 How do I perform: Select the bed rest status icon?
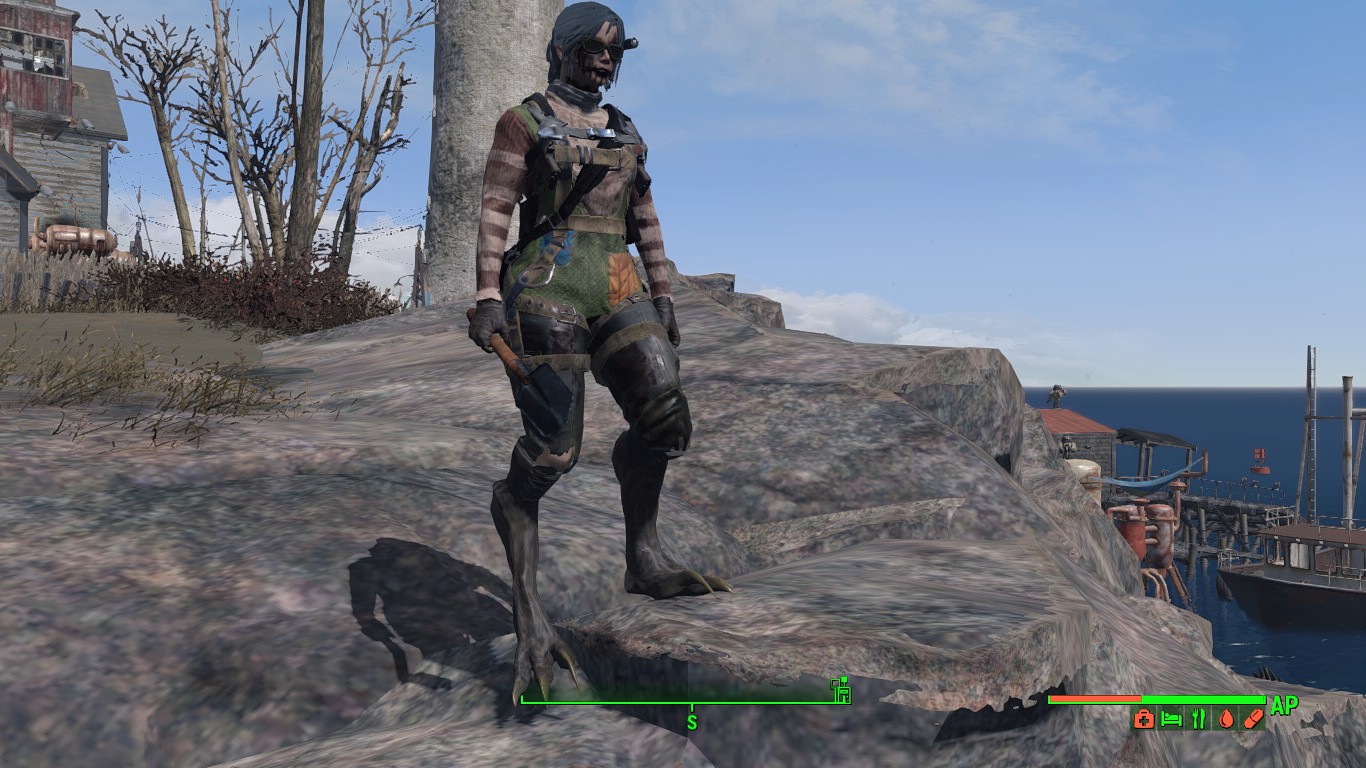point(1172,718)
